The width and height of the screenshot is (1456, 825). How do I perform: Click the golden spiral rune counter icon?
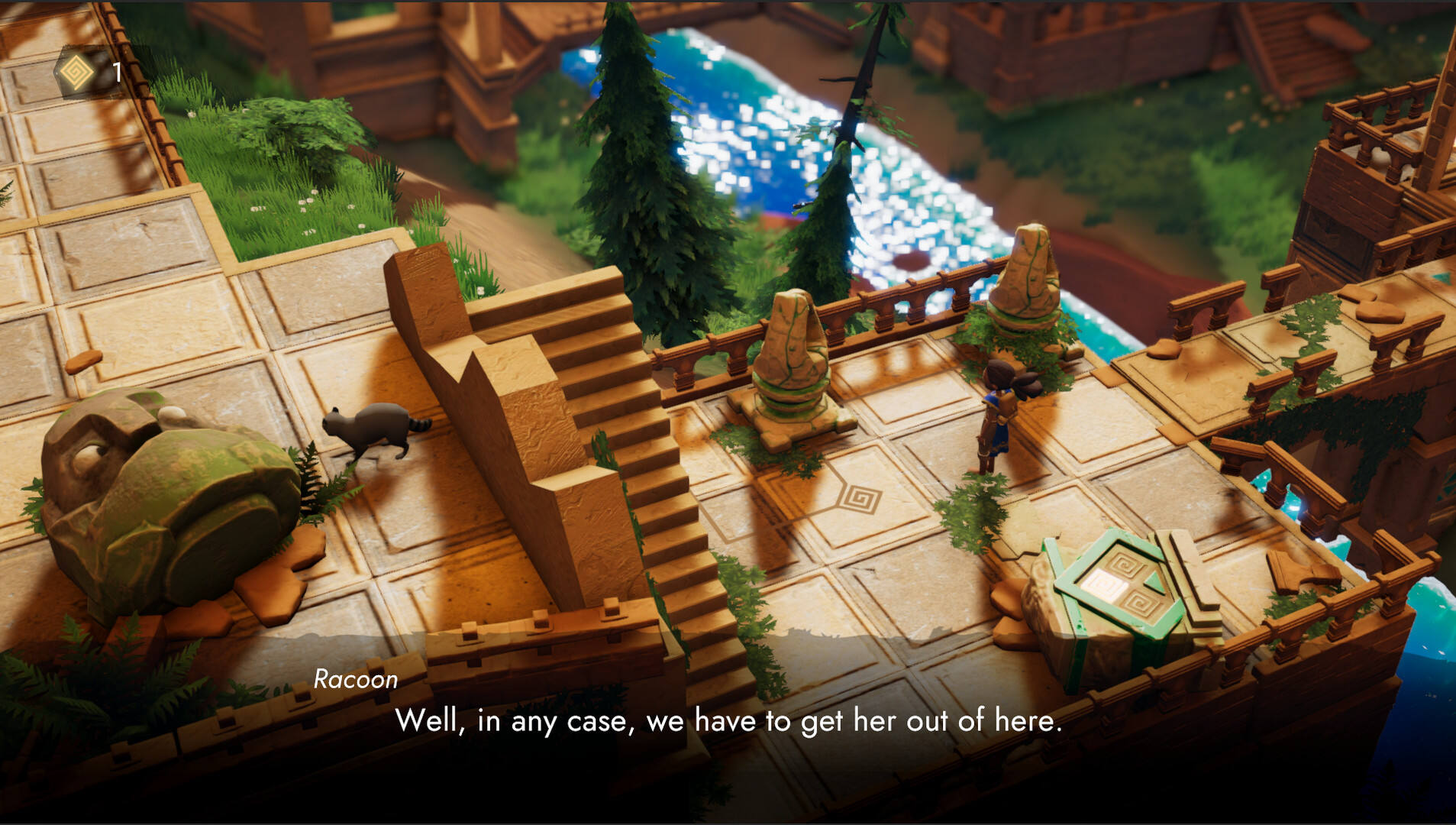[77, 73]
